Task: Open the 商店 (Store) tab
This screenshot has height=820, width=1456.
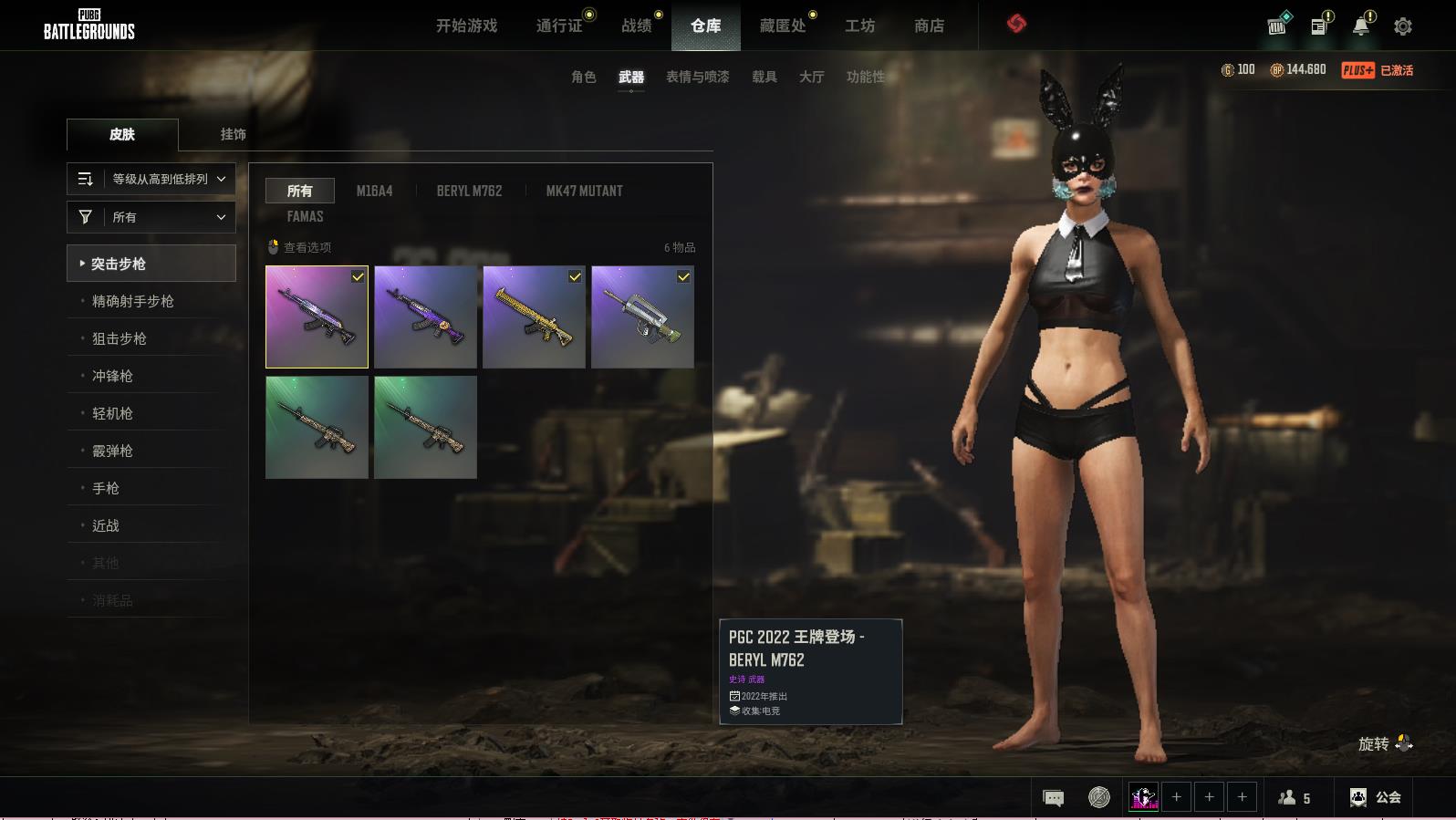Action: [x=929, y=26]
